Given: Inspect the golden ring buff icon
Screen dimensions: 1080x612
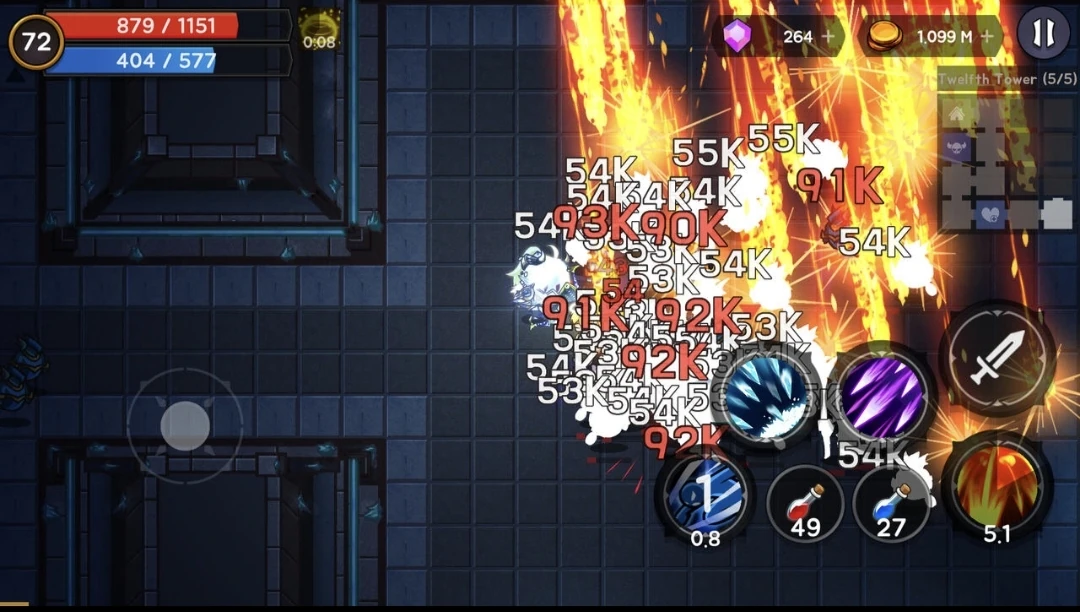Looking at the screenshot, I should pyautogui.click(x=320, y=27).
